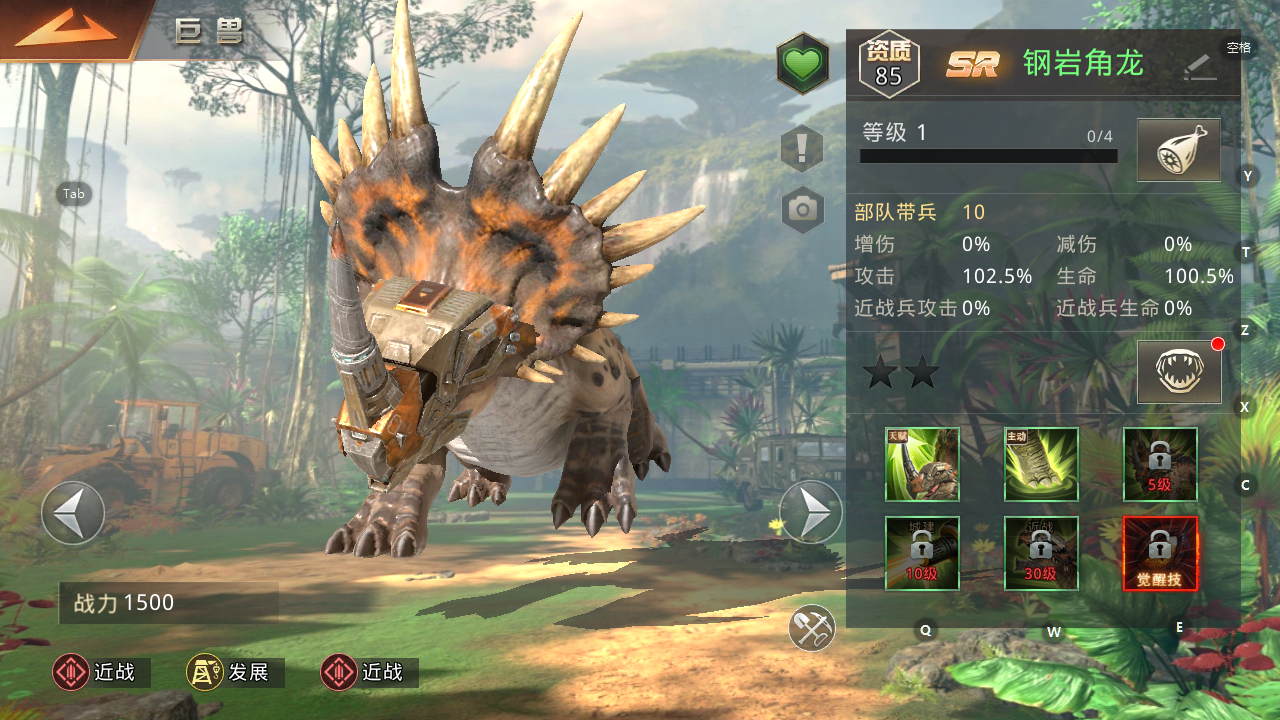Inspect the skill locked until 10级

(922, 553)
